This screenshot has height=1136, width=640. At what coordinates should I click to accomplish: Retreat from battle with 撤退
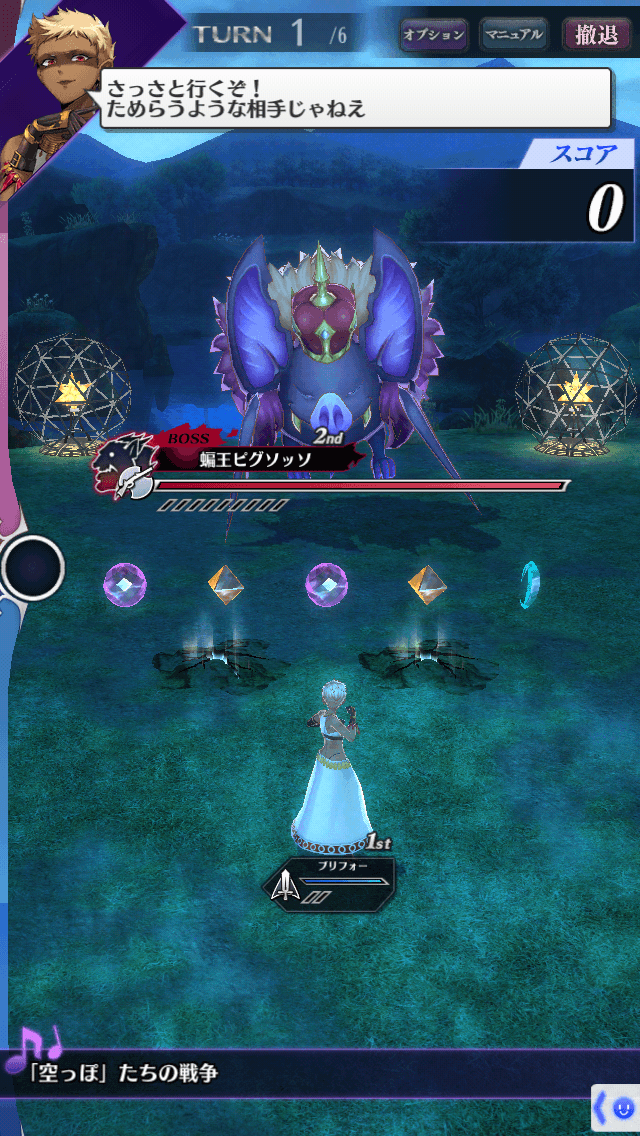tap(596, 35)
